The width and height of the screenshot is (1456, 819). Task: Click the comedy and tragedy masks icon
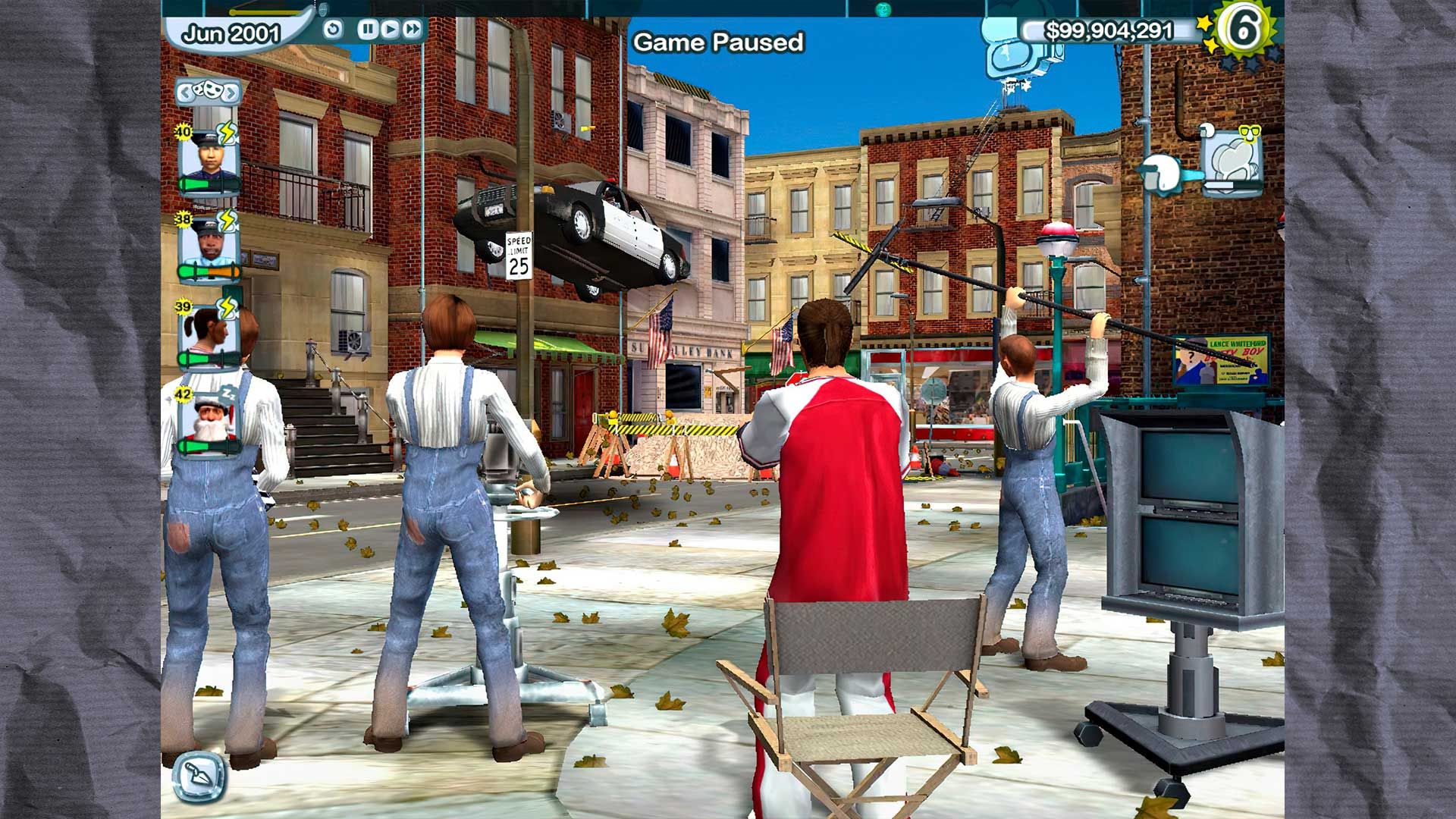[208, 92]
